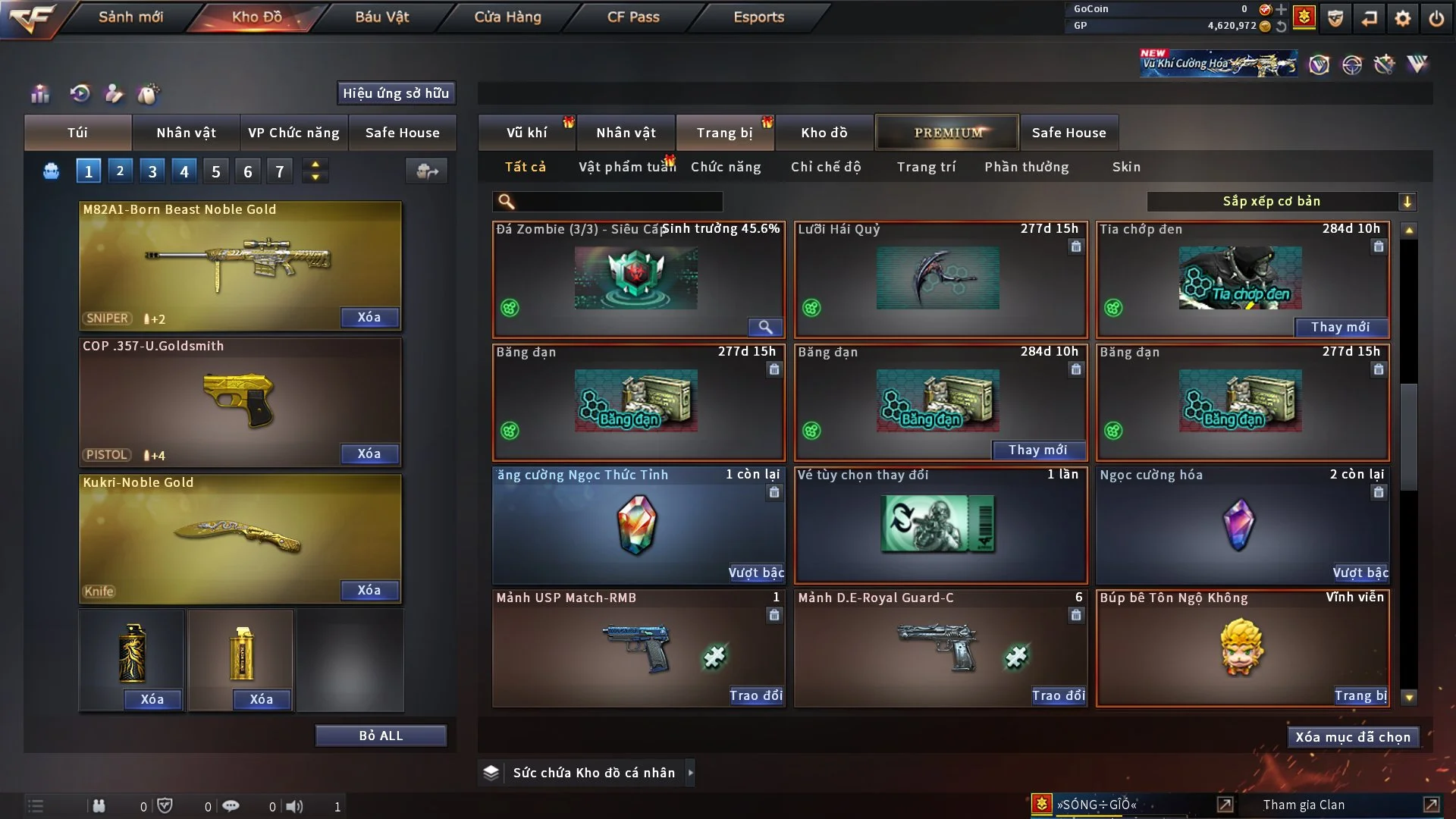The image size is (1456, 819).
Task: Equip the Búp bê Tôn Ngộ Không
Action: pos(1360,695)
